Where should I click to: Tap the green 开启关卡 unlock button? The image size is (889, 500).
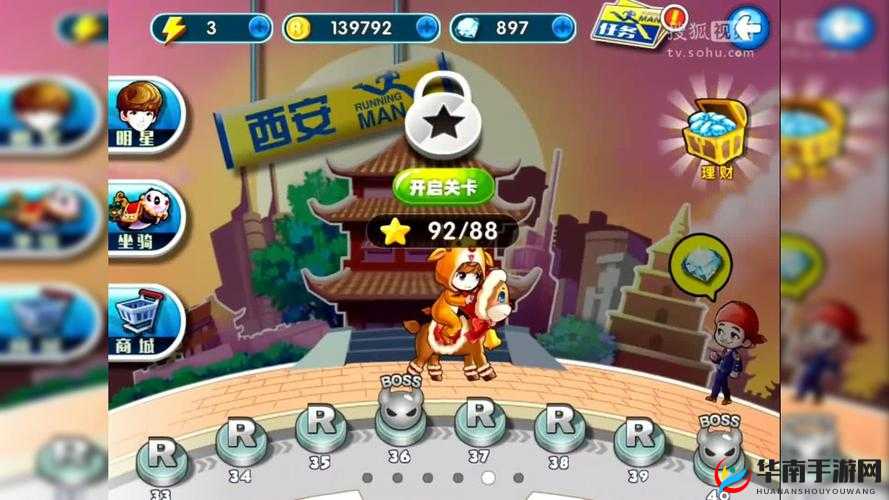437,186
